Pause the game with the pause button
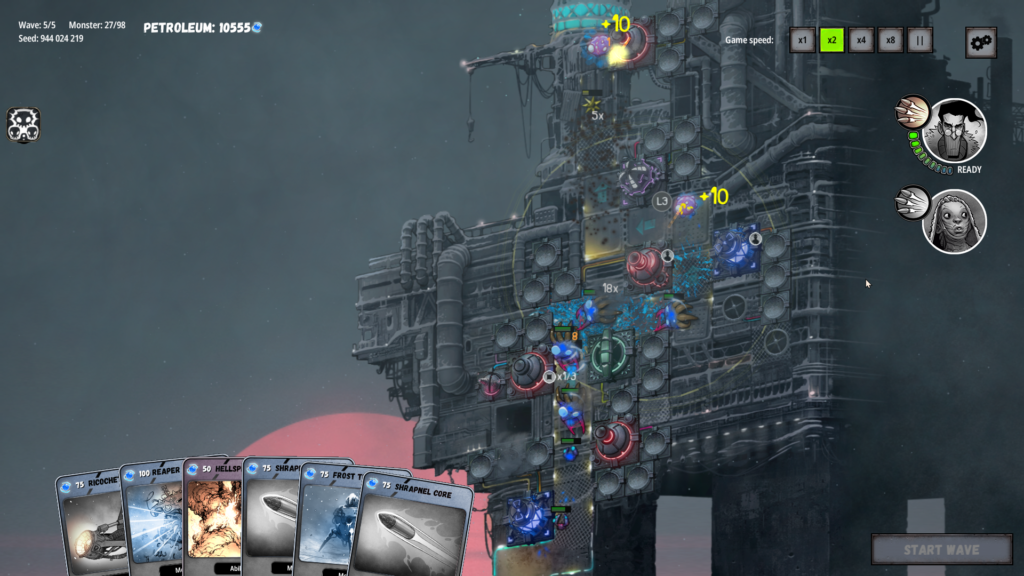The height and width of the screenshot is (576, 1024). [x=920, y=41]
